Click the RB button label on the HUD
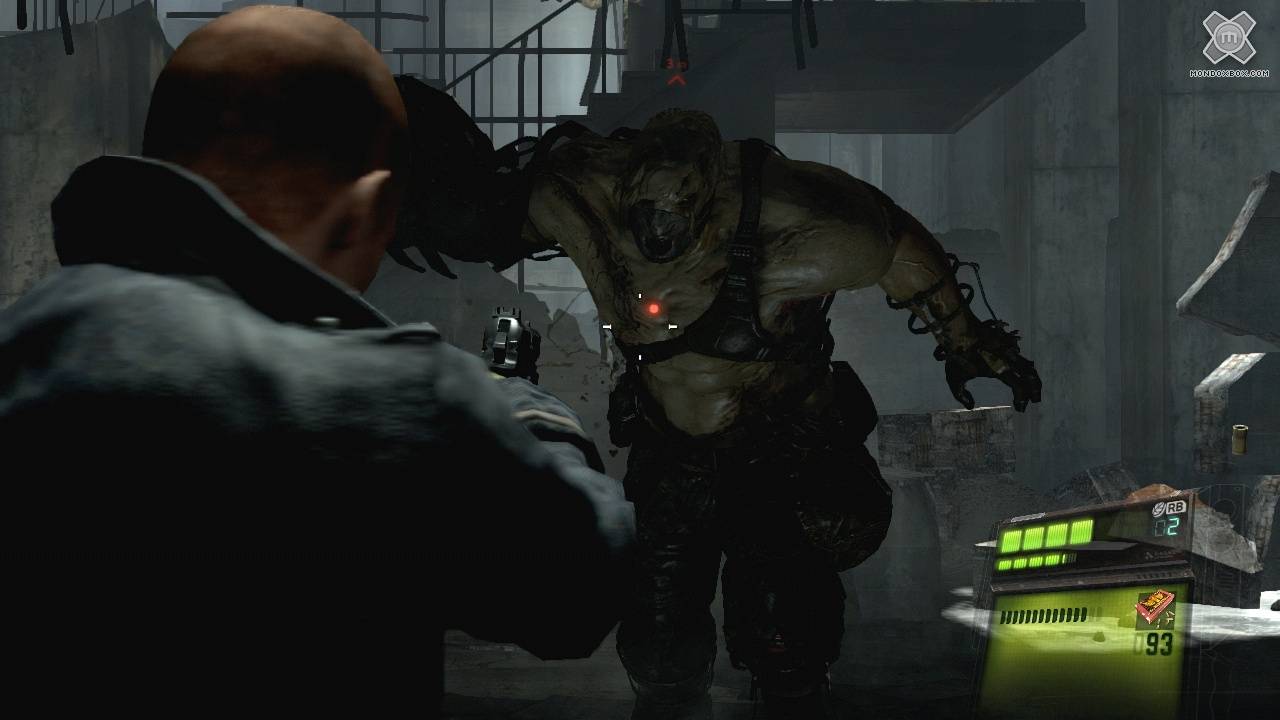 coord(1178,507)
